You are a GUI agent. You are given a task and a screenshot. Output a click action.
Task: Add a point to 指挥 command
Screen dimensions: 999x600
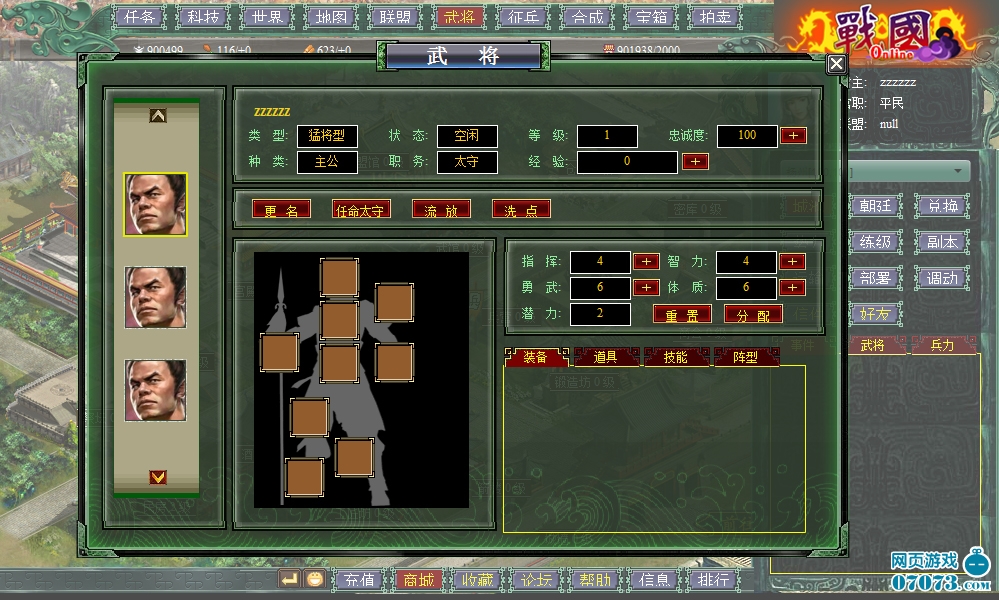point(646,261)
